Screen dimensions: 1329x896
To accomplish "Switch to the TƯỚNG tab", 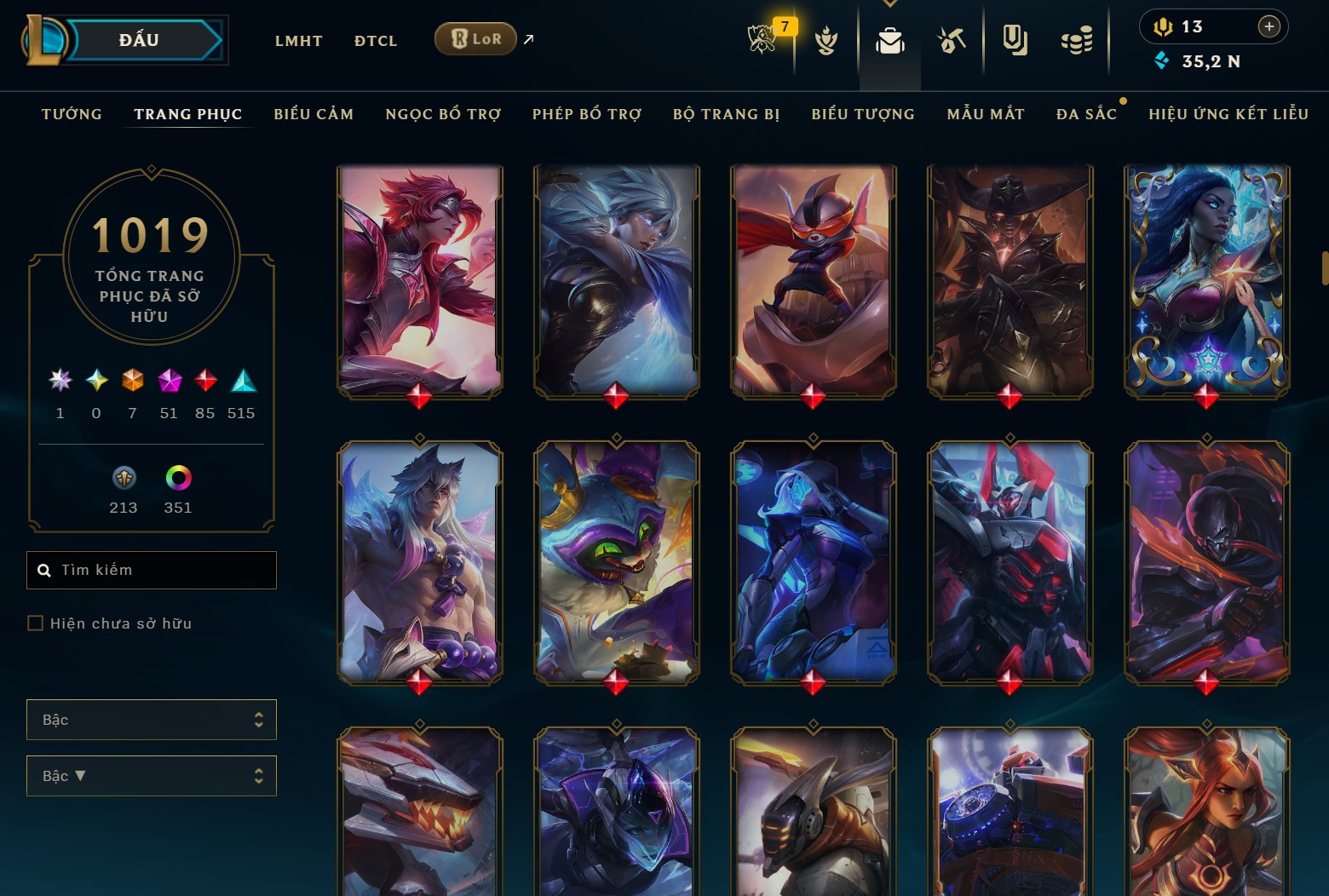I will (x=72, y=114).
